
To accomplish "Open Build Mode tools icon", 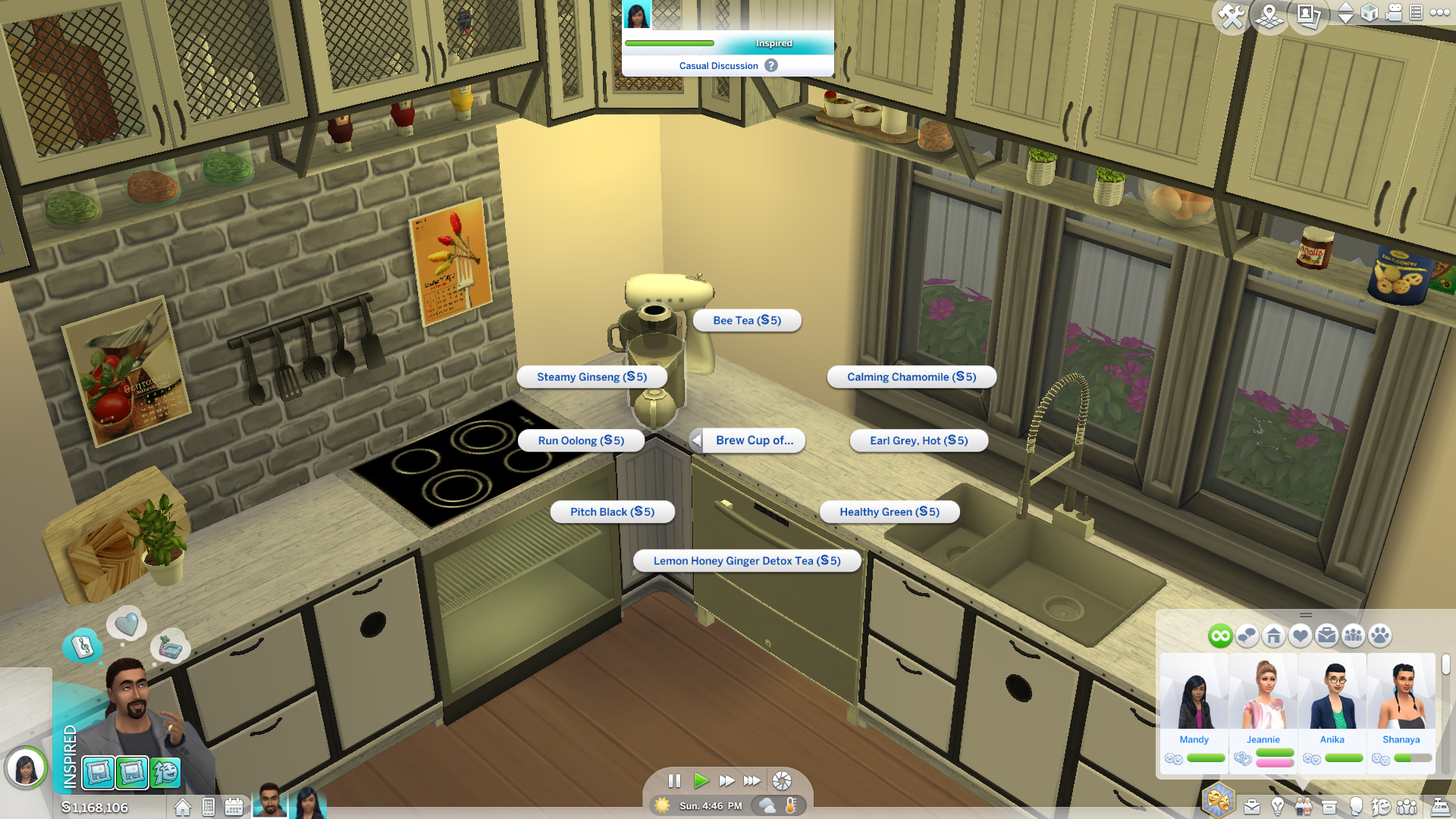I will pos(1231,15).
